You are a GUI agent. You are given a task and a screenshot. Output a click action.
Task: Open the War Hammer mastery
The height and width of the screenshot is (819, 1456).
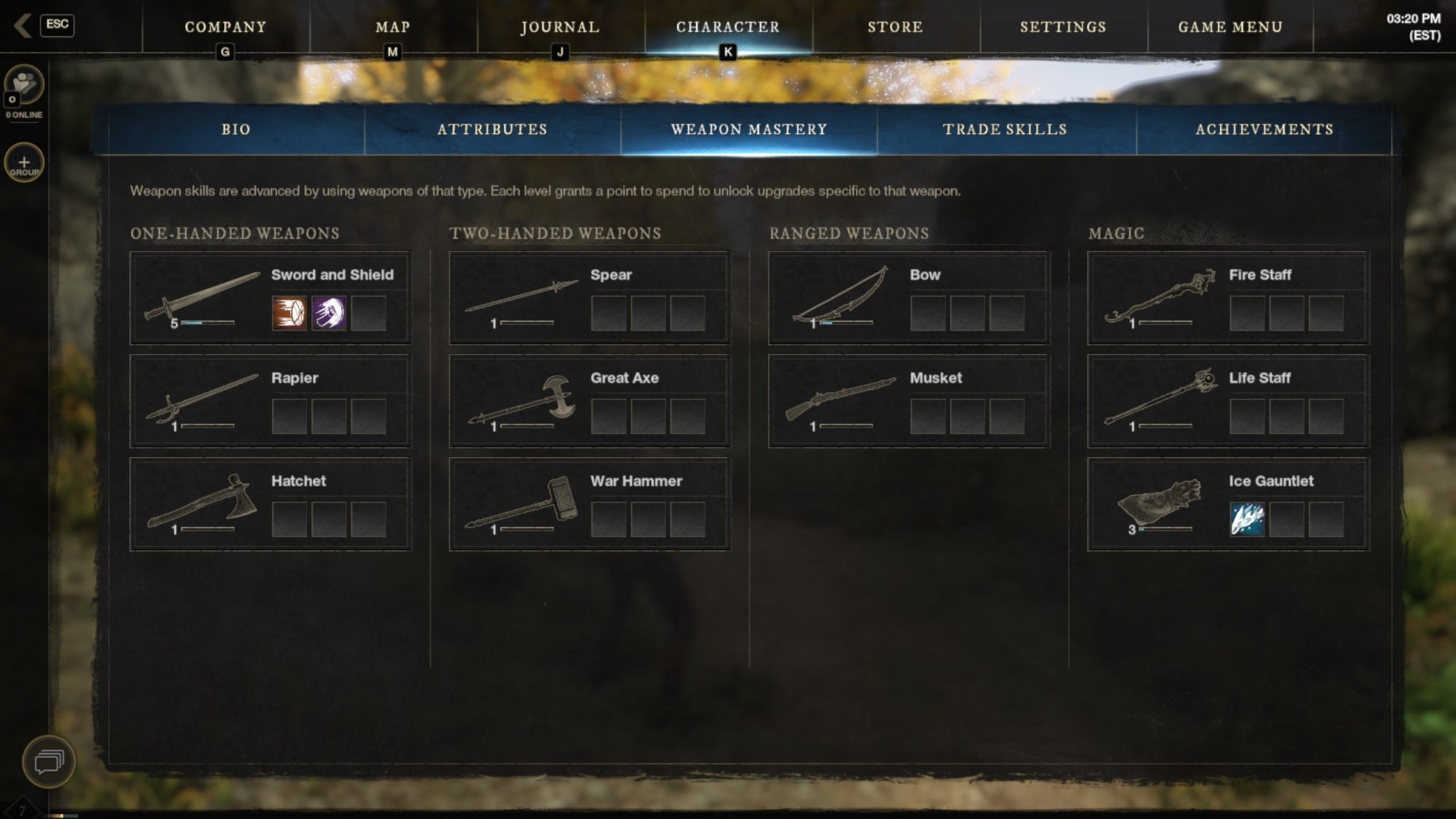589,504
